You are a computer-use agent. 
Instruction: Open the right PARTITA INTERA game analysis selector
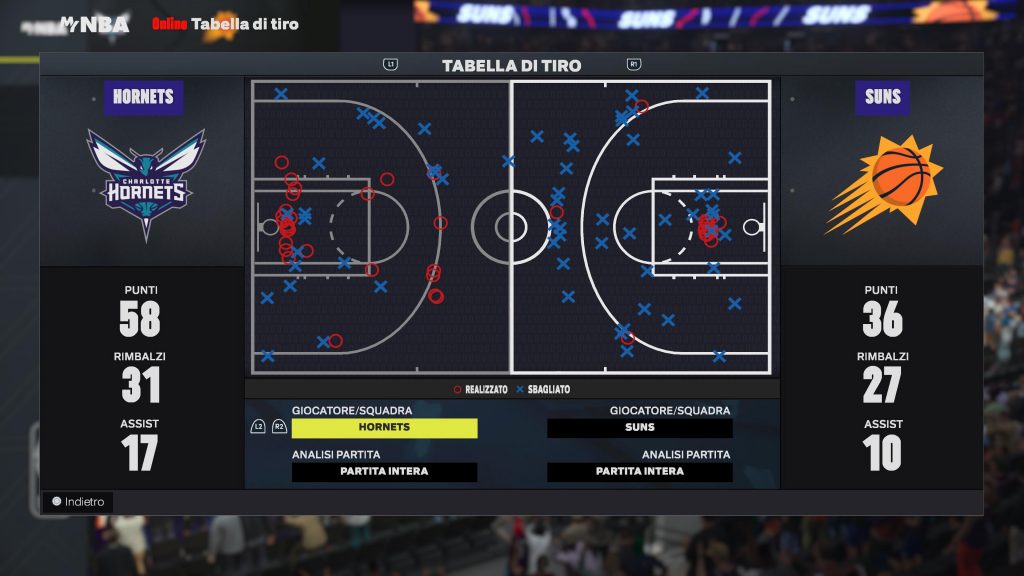[x=640, y=472]
